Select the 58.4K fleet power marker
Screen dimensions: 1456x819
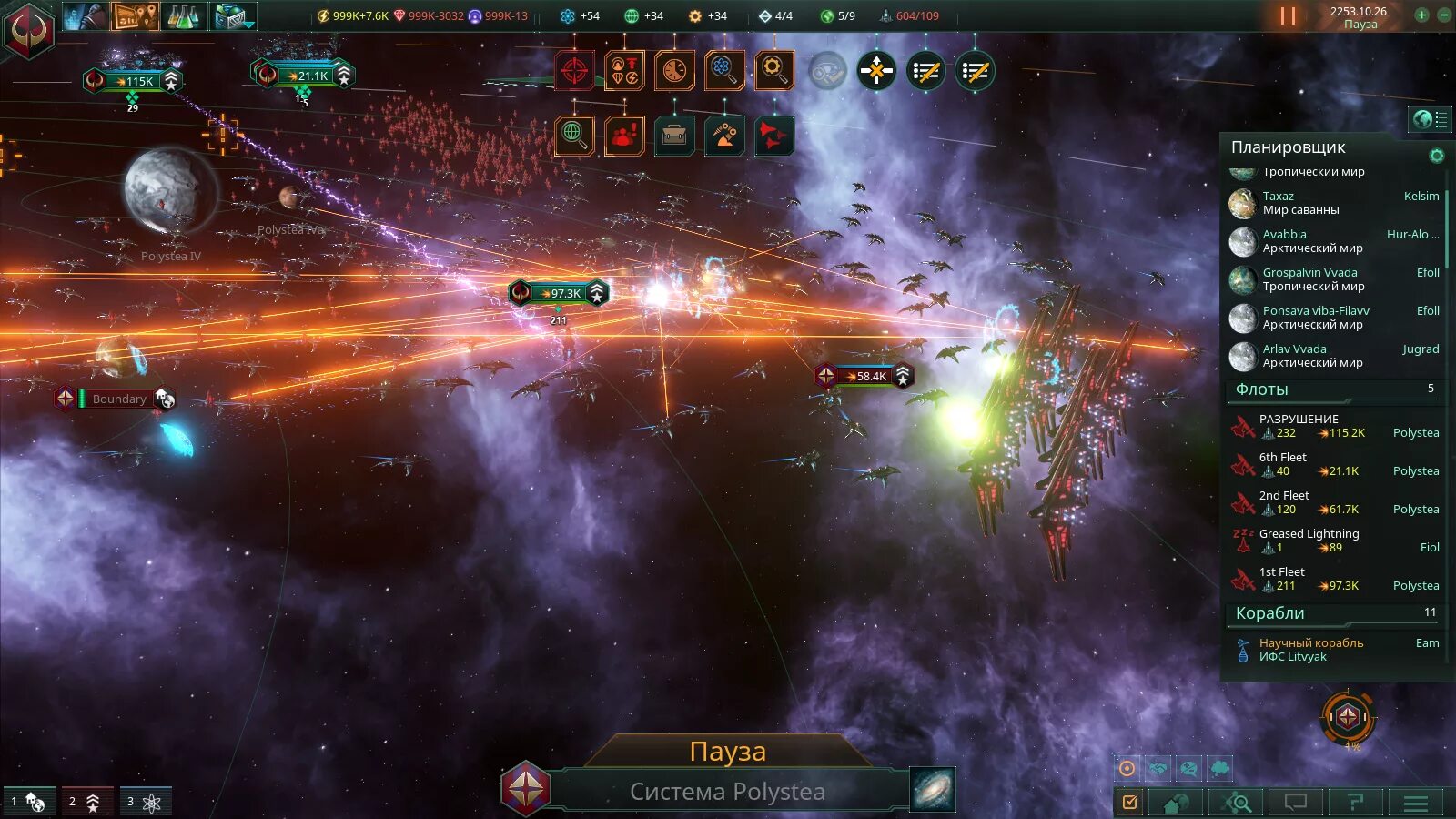coord(865,376)
